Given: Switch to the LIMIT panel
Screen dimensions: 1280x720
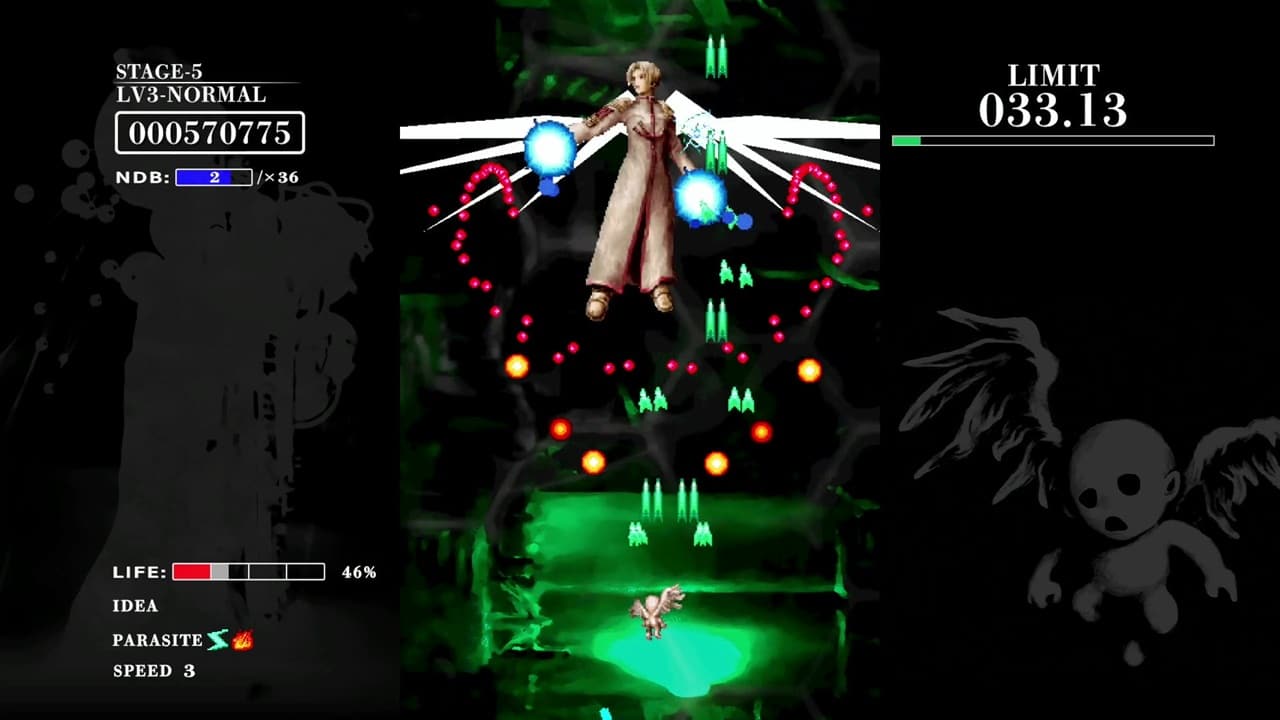Looking at the screenshot, I should tap(1051, 74).
